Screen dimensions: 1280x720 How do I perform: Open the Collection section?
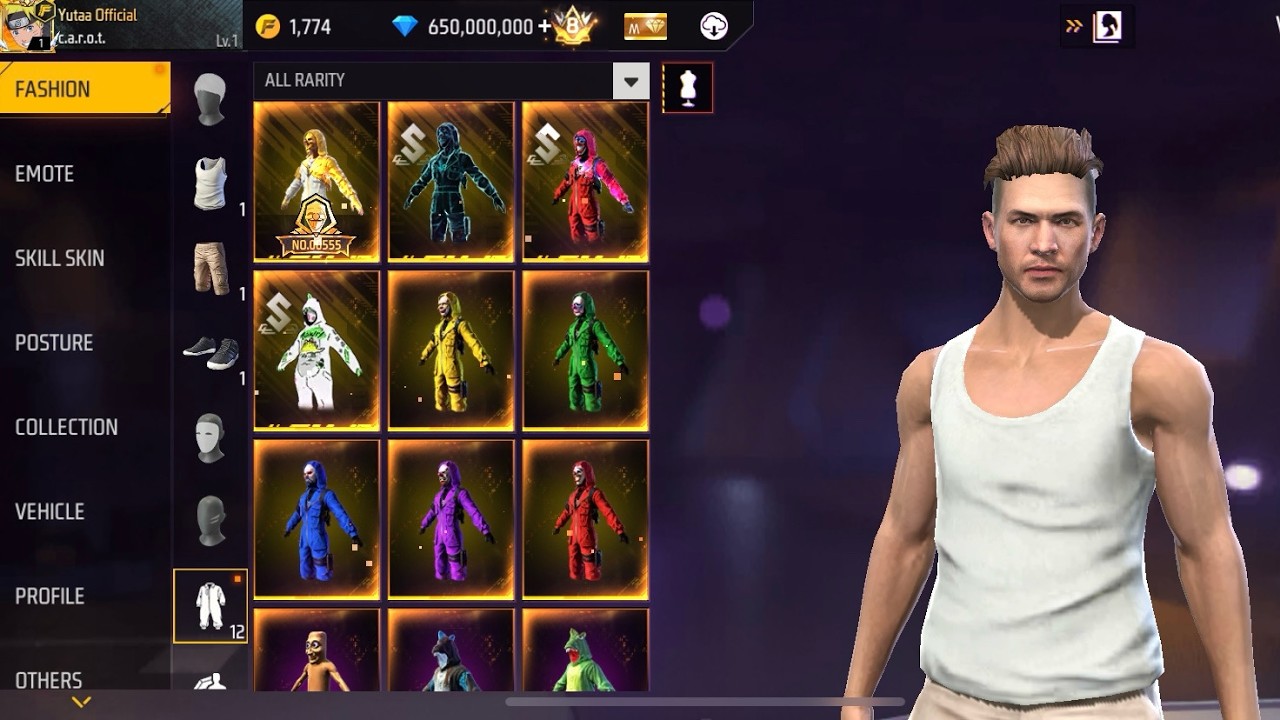click(66, 427)
